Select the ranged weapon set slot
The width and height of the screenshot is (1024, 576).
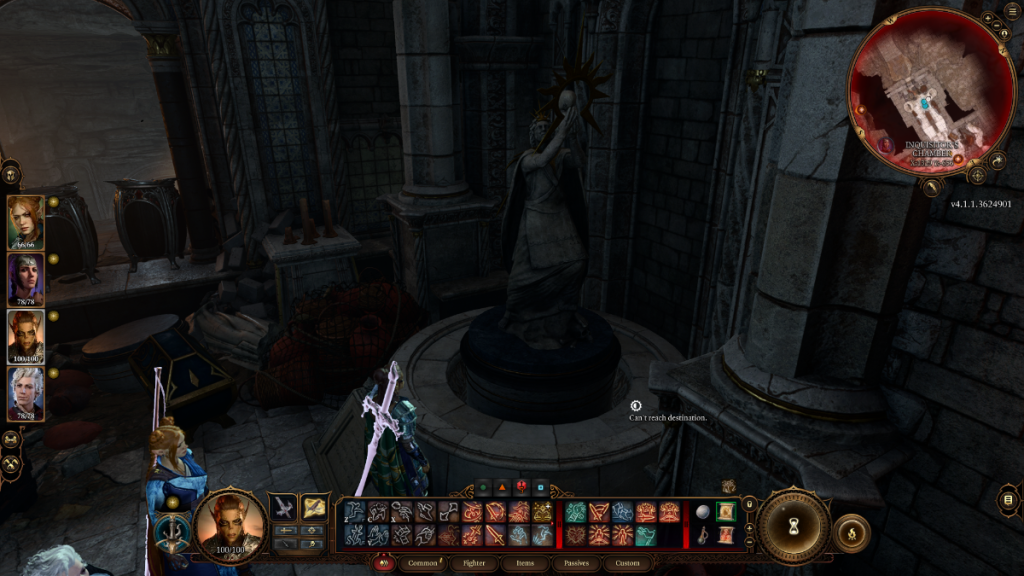click(x=314, y=507)
